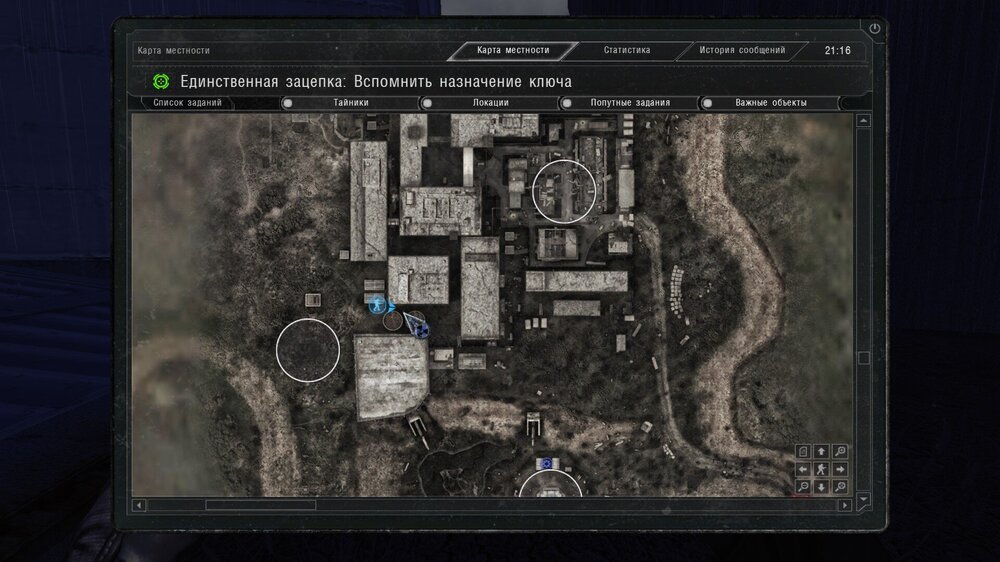Click the horizontal scrollbar's left arrow

click(139, 505)
